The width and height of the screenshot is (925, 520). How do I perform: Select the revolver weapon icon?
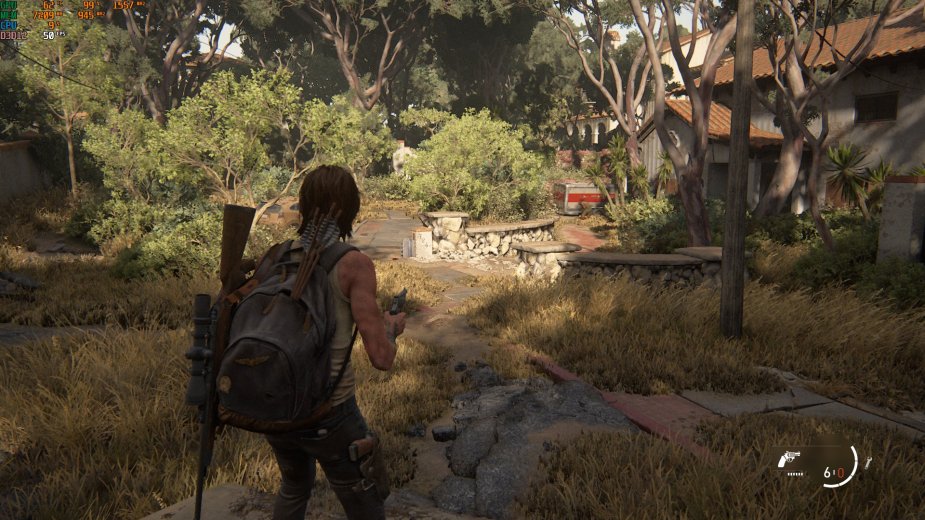click(x=789, y=459)
